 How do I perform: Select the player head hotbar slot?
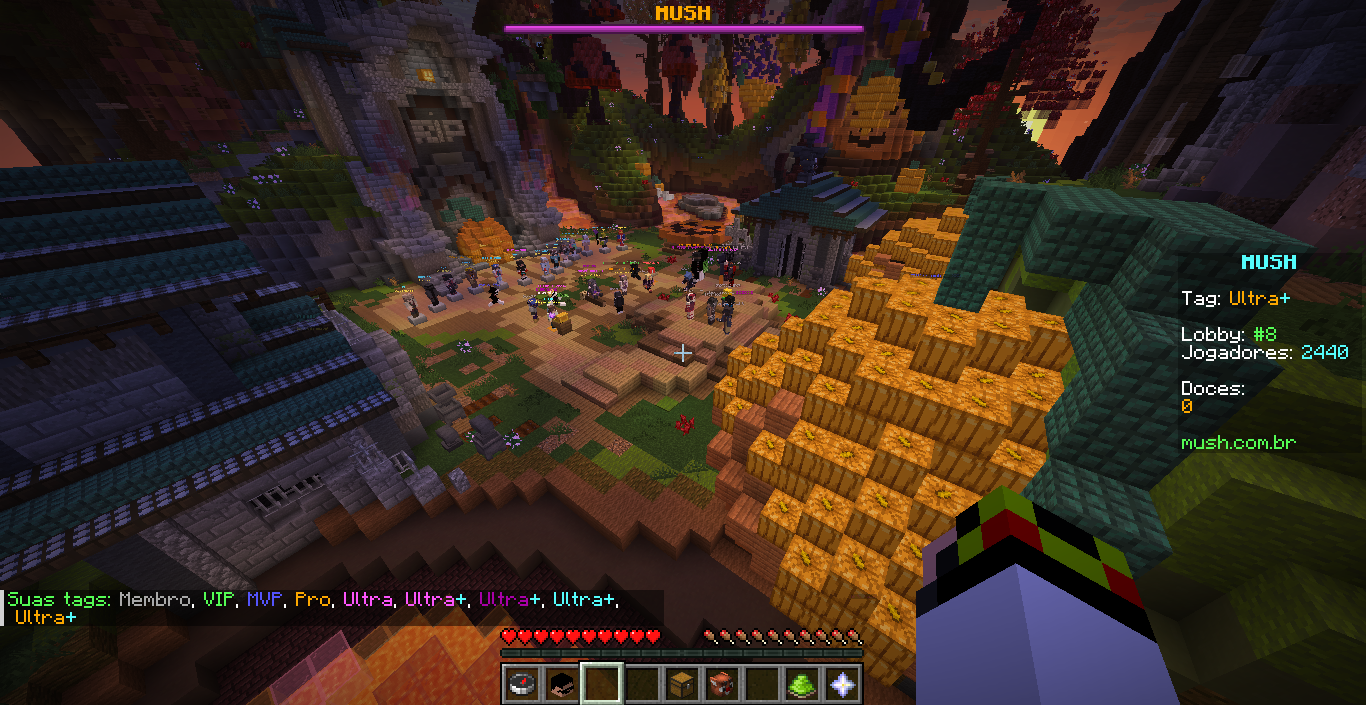[562, 684]
